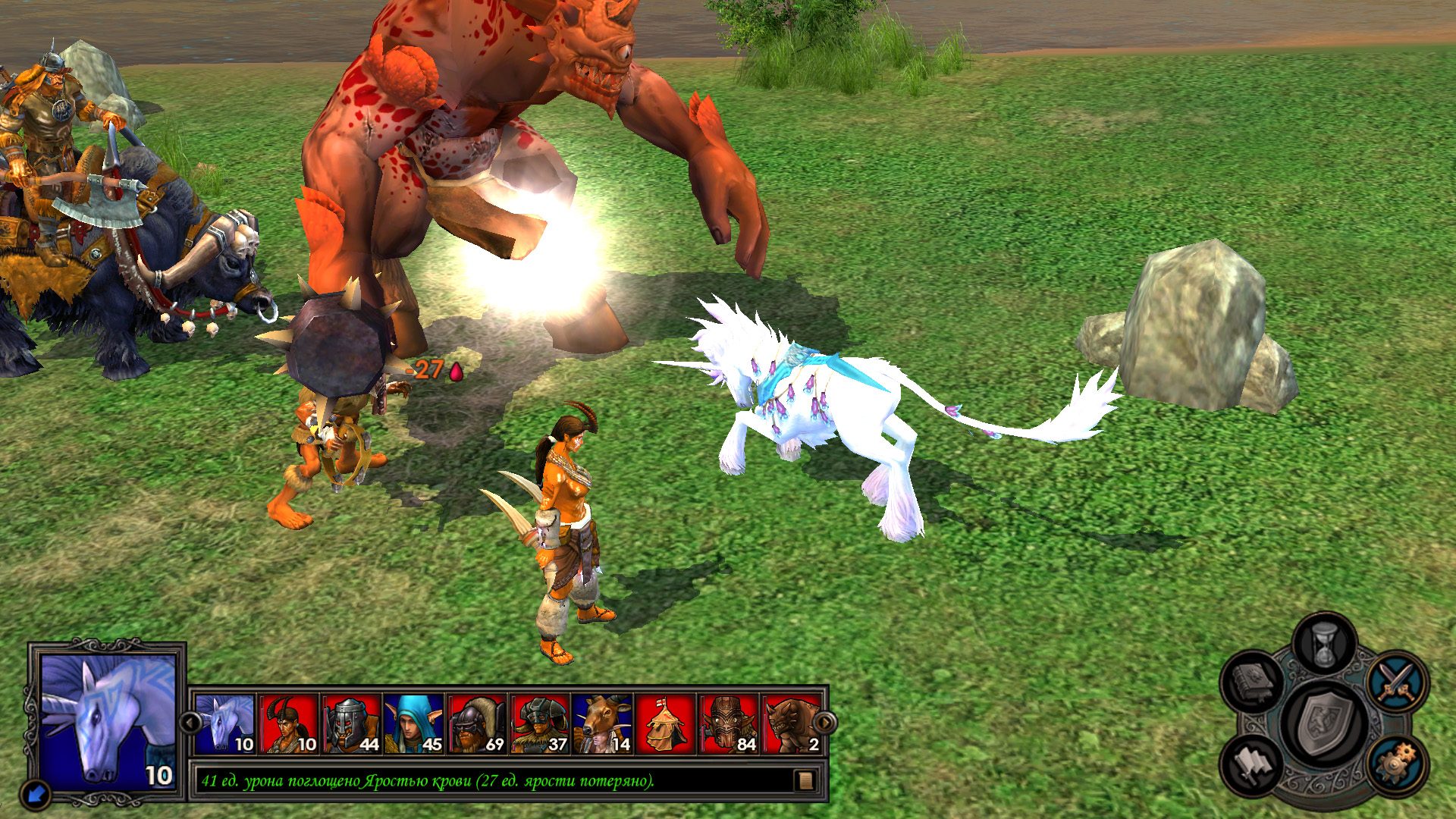
Task: Click the blue arrow button beside the portrait
Action: (36, 794)
